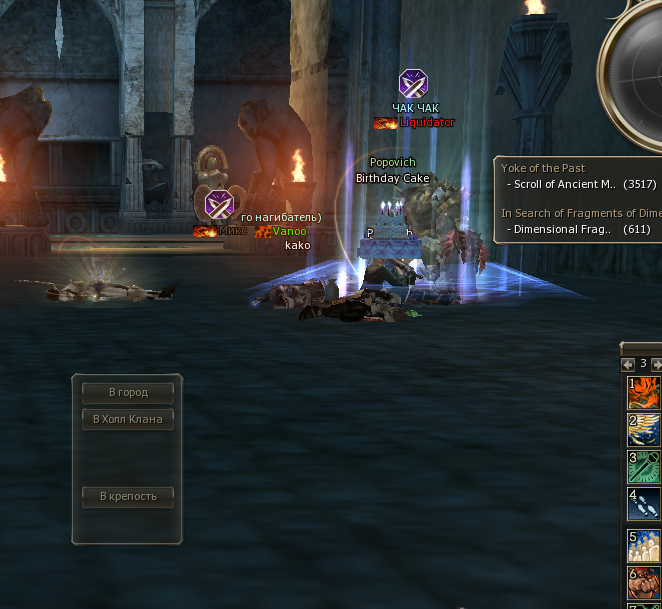Open the Yoke of the Past quest entry
Image resolution: width=662 pixels, height=609 pixels.
(x=543, y=168)
